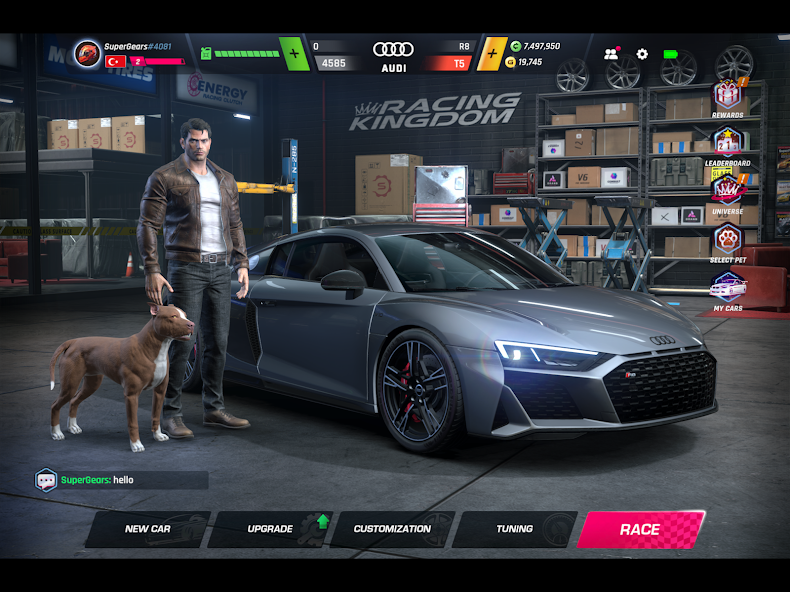Open the Rewards gift box
790x592 pixels.
click(727, 97)
